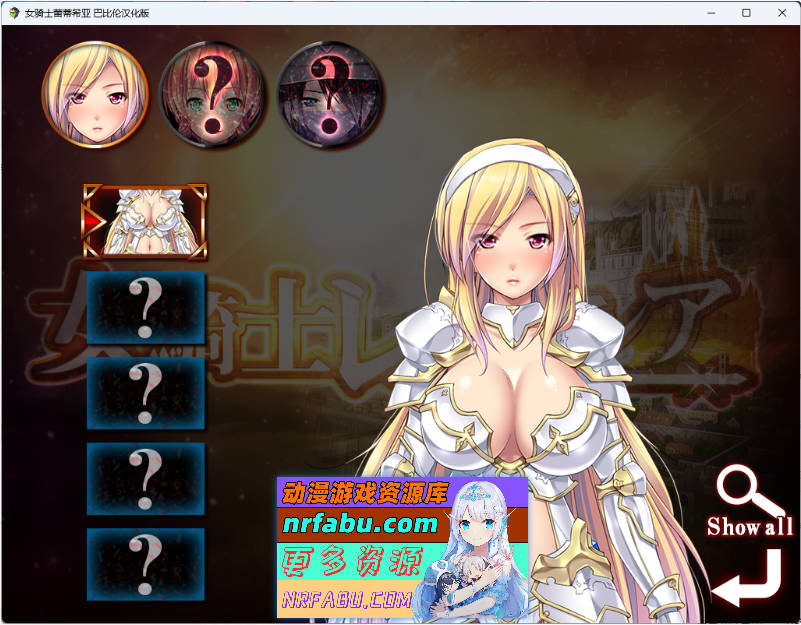Image resolution: width=801 pixels, height=625 pixels.
Task: Pick the locked dark-haired character portrait
Action: tap(330, 94)
